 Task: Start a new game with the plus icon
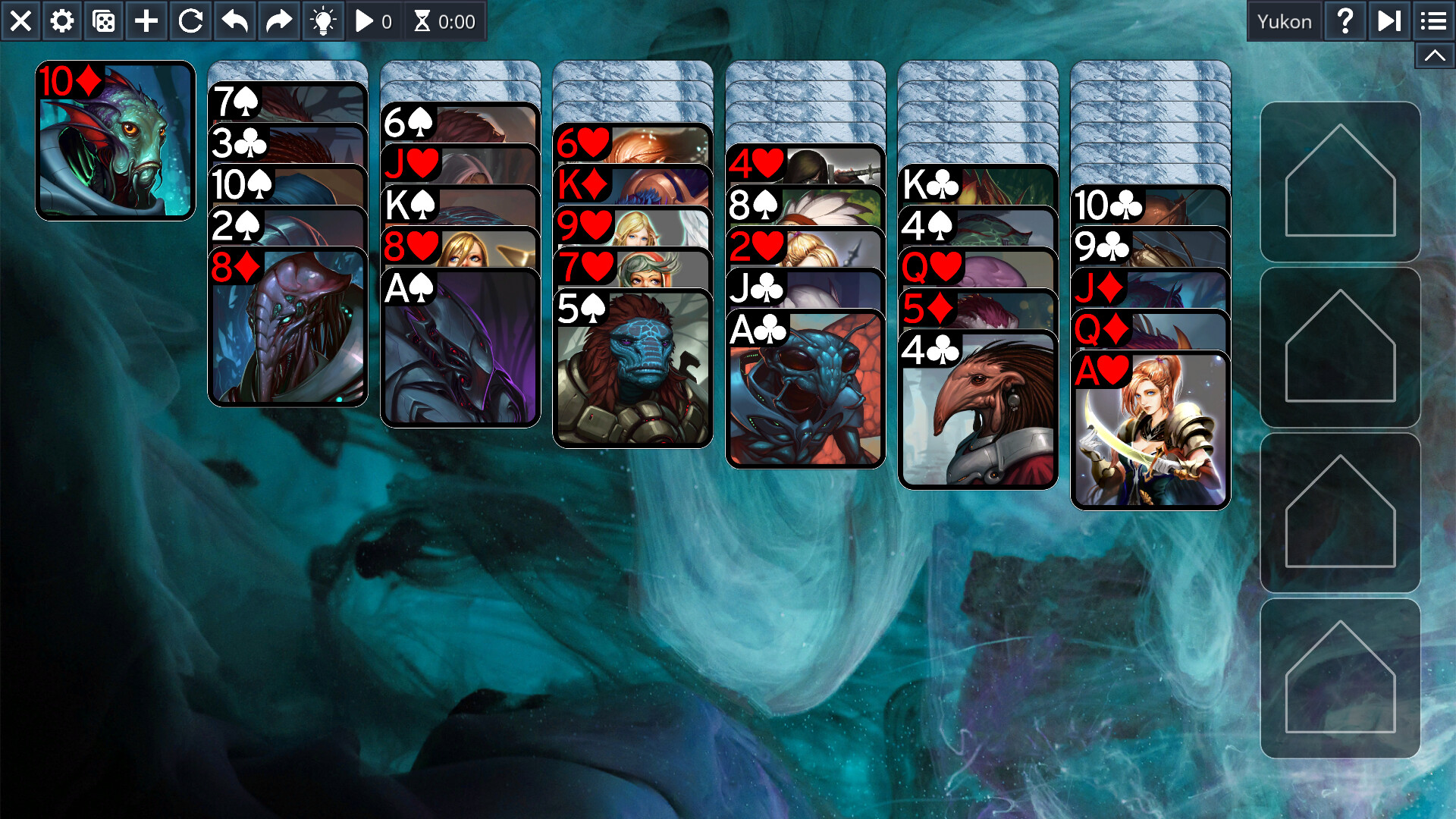[145, 20]
